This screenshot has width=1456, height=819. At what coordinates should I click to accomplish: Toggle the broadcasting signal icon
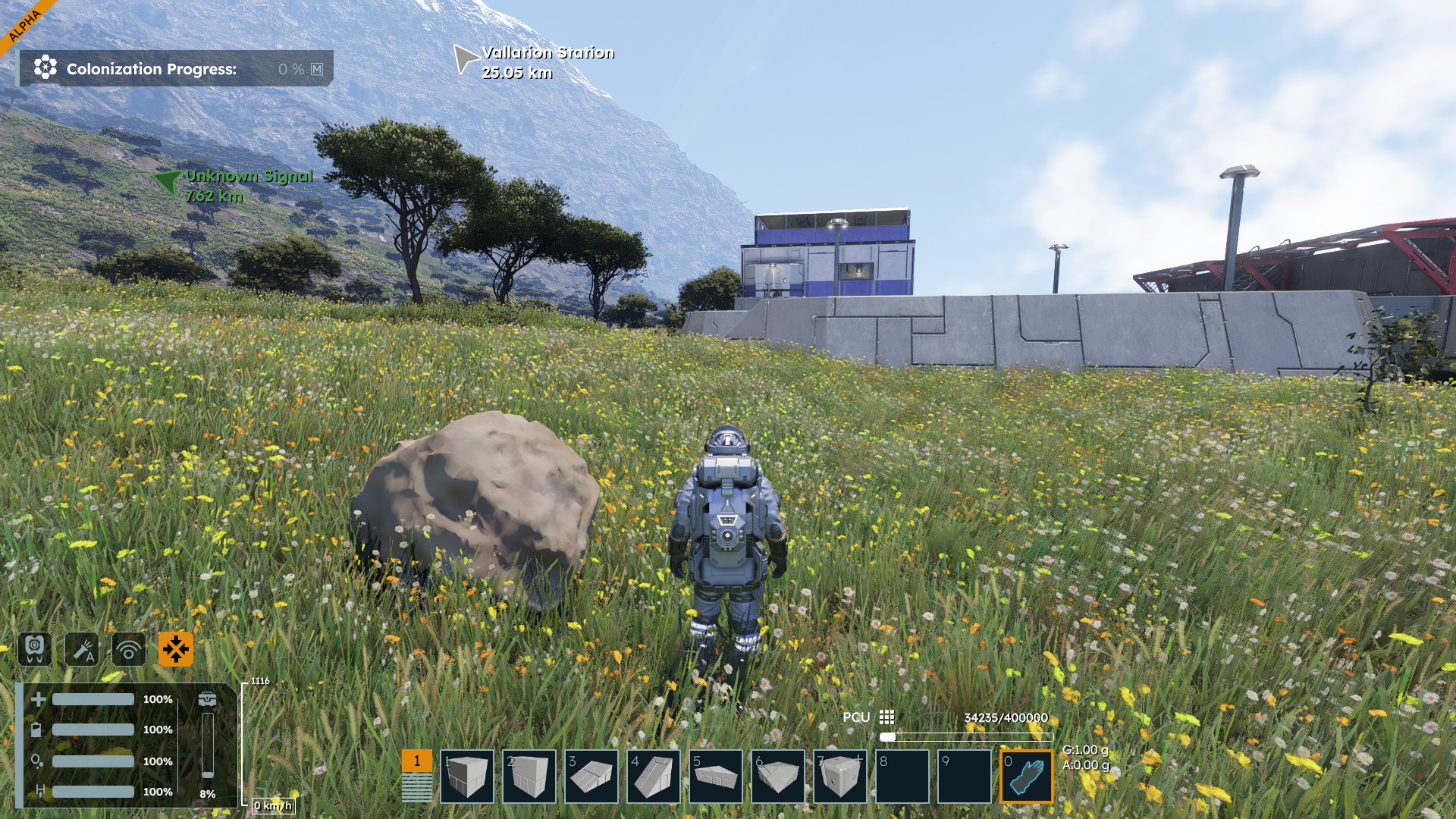129,649
